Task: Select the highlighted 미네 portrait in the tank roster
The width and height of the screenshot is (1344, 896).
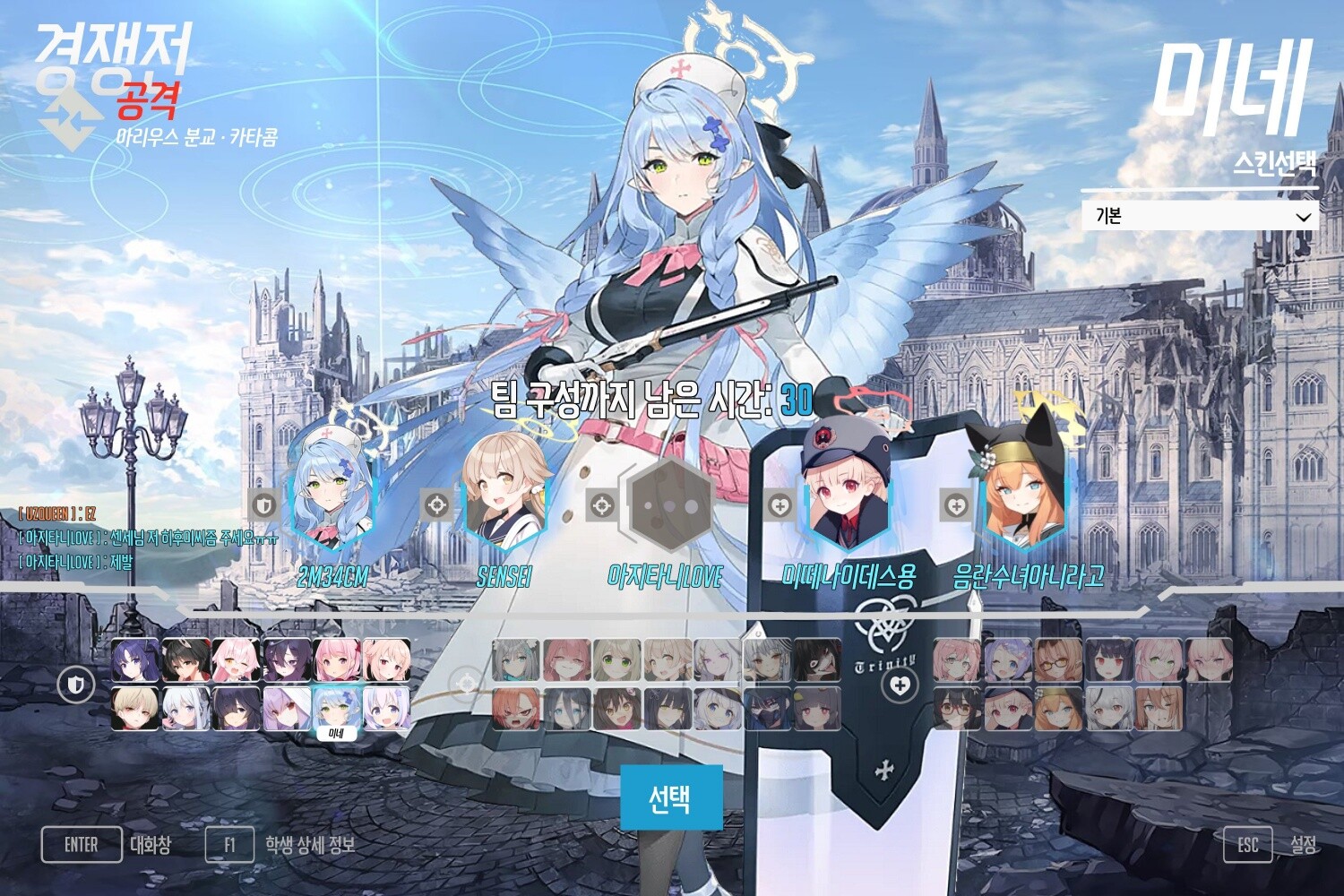Action: (x=336, y=710)
